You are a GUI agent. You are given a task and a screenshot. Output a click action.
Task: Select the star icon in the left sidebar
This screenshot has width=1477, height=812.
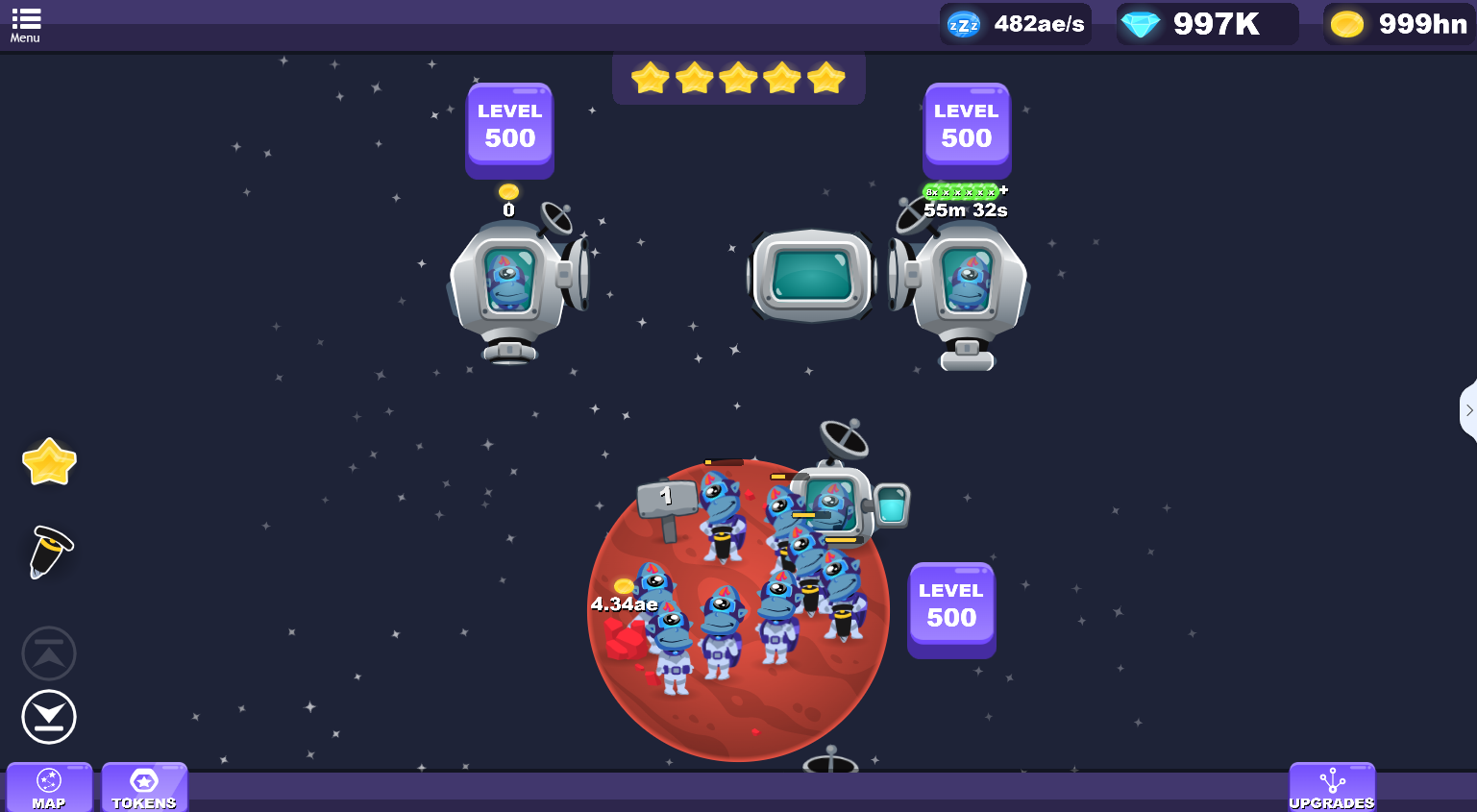[x=48, y=461]
